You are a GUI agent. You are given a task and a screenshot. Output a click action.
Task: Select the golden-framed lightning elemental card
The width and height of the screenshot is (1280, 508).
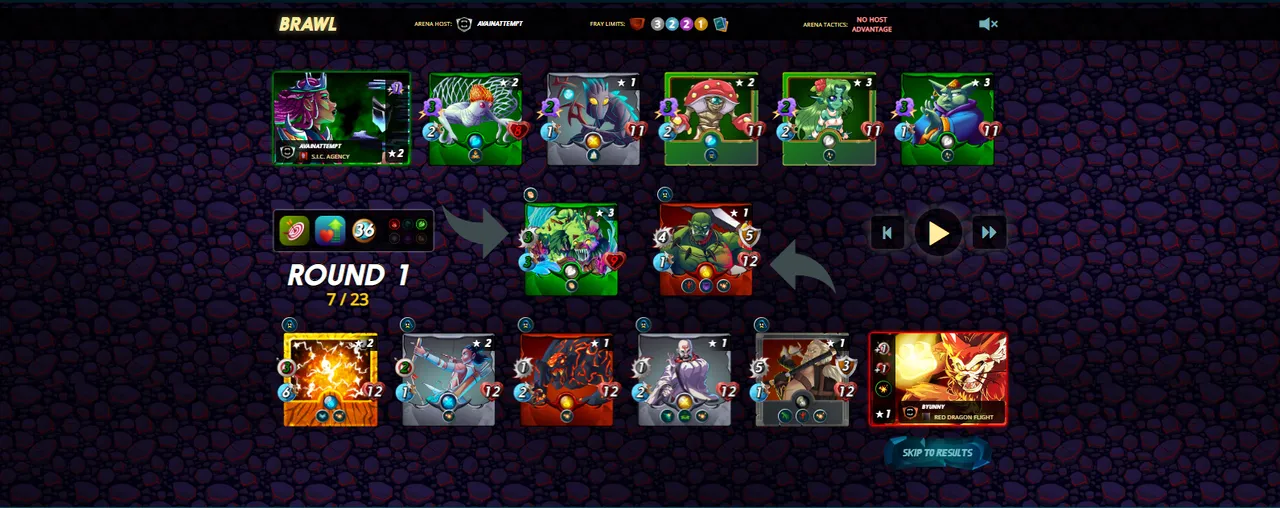(331, 380)
